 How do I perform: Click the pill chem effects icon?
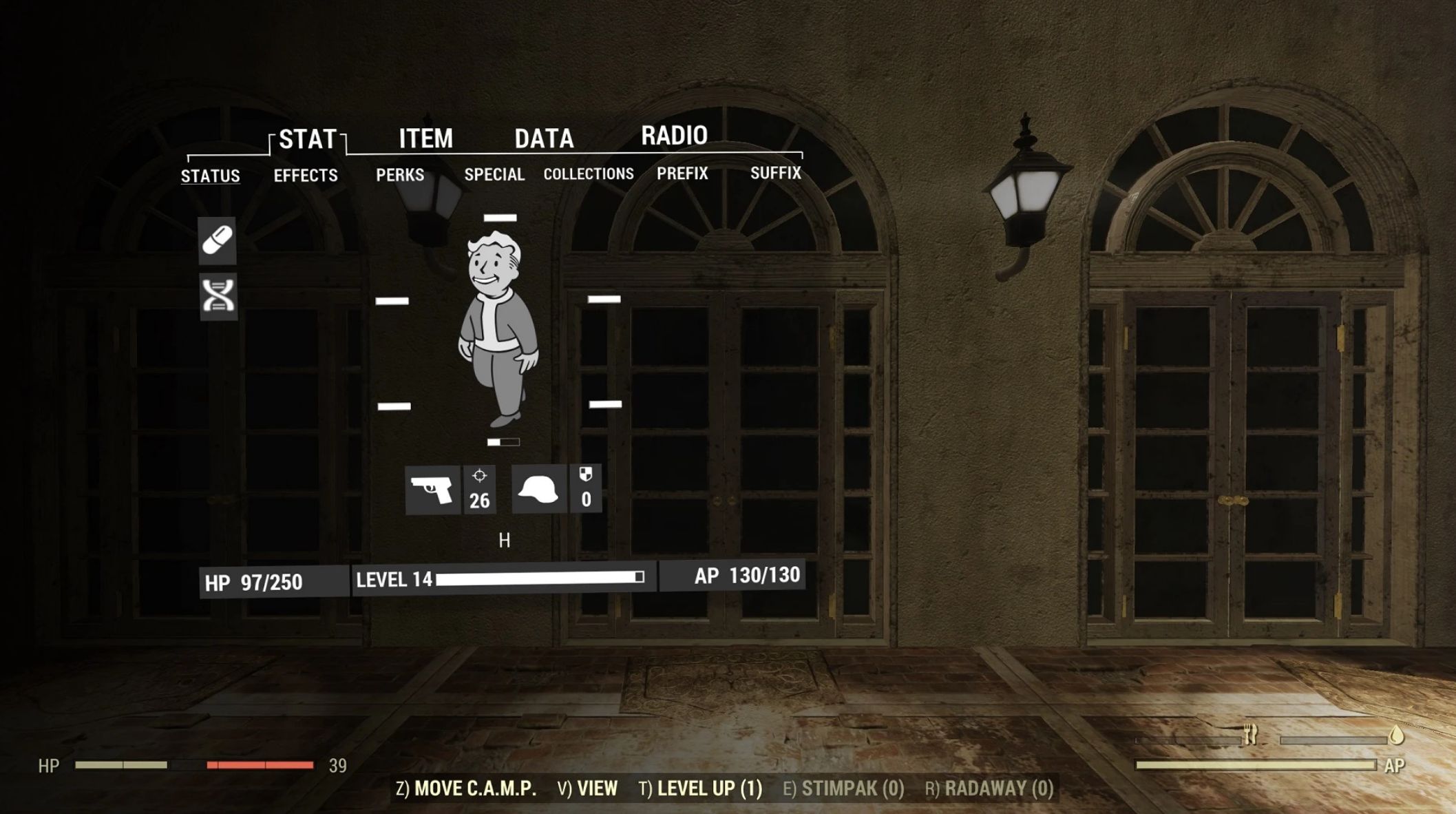tap(218, 241)
